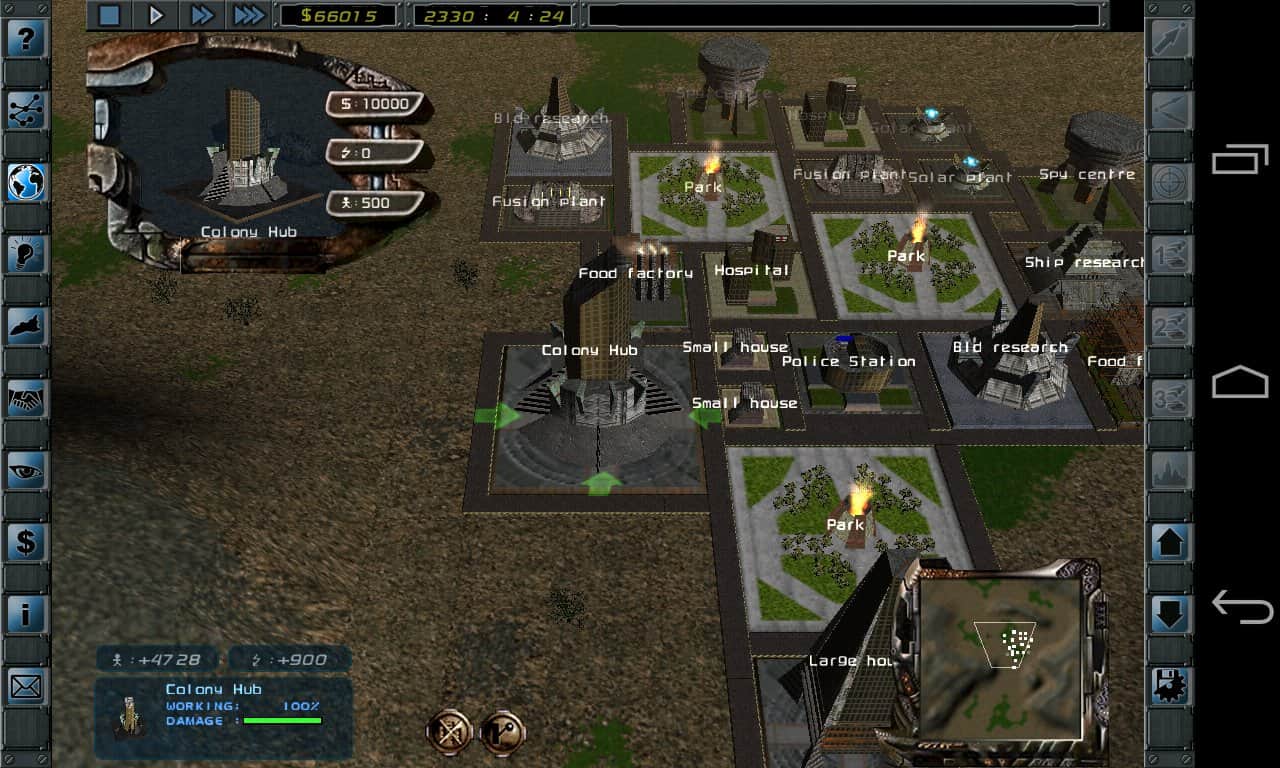Open the save game disk icon
The image size is (1280, 768).
point(1169,687)
